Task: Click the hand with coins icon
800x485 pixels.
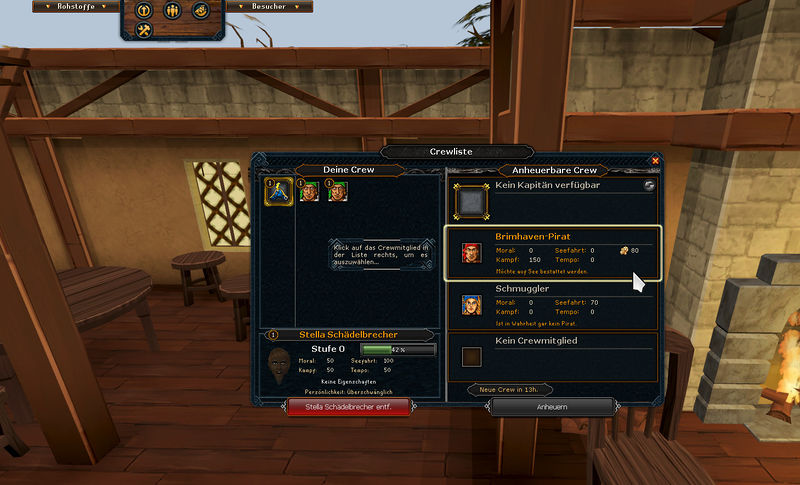Action: (x=200, y=11)
